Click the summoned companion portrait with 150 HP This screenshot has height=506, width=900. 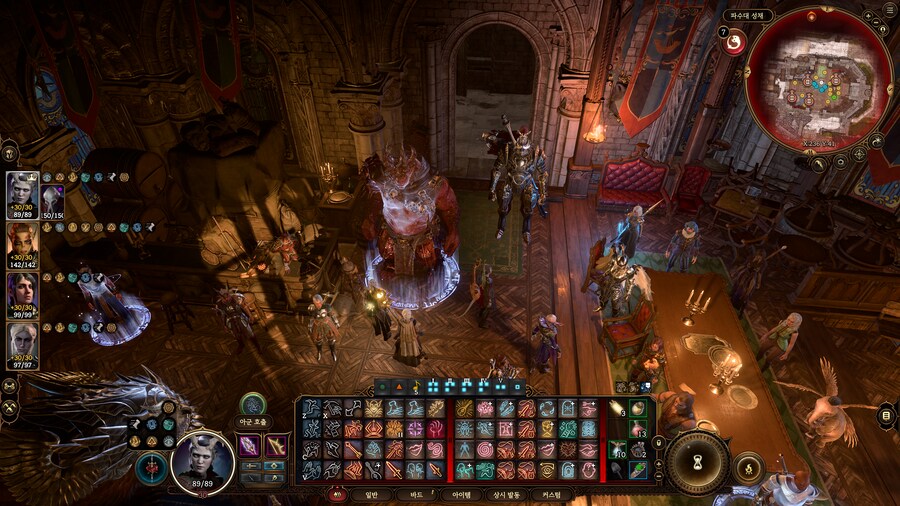[52, 198]
